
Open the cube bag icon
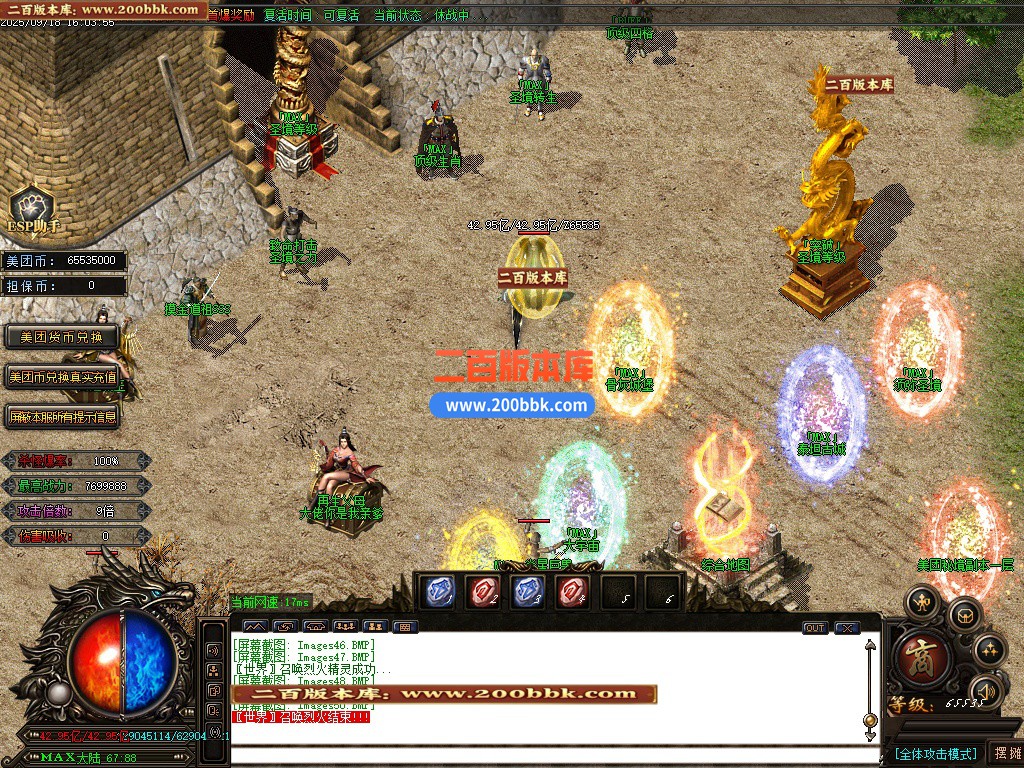(x=963, y=614)
